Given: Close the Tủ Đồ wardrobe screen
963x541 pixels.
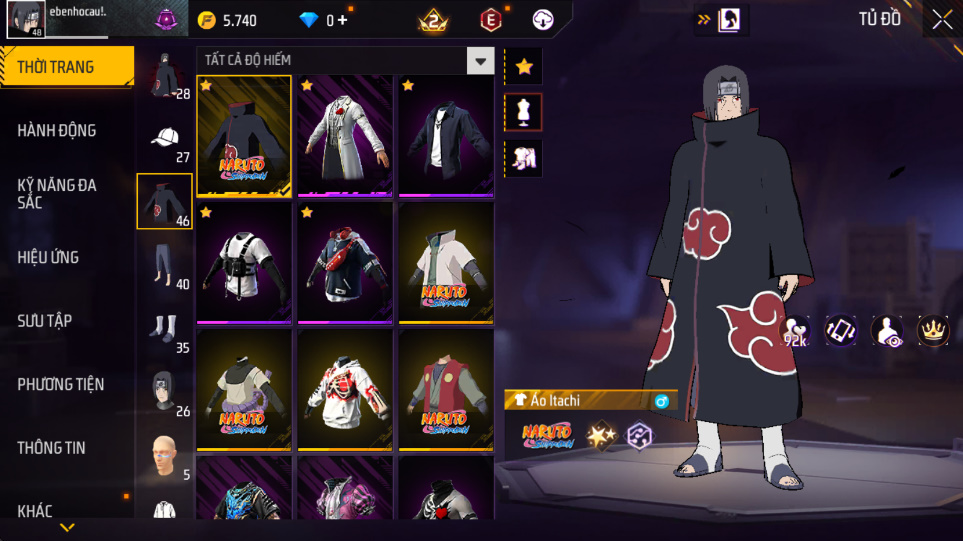Looking at the screenshot, I should [x=942, y=19].
